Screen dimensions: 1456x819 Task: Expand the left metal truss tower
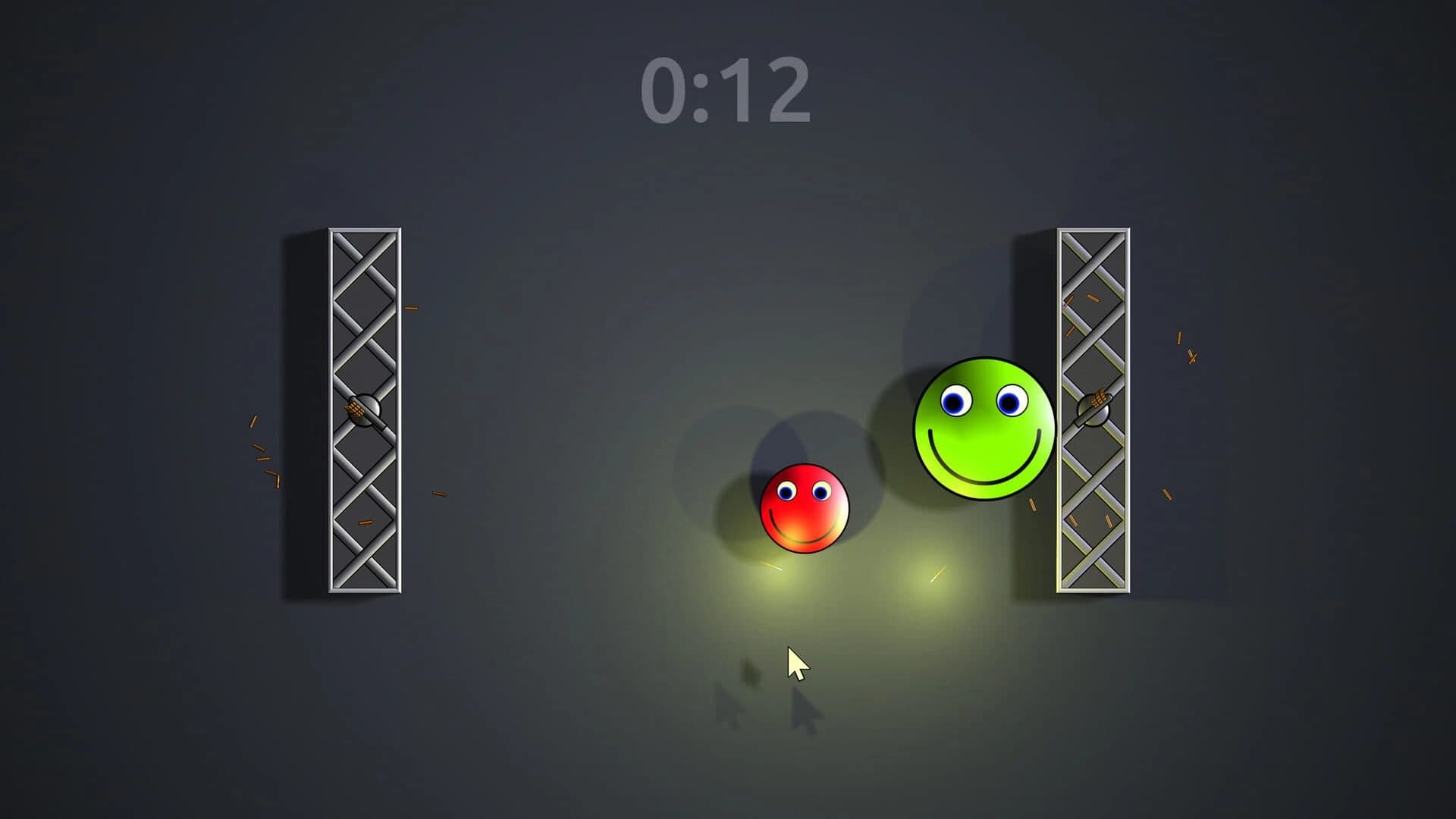[x=364, y=409]
